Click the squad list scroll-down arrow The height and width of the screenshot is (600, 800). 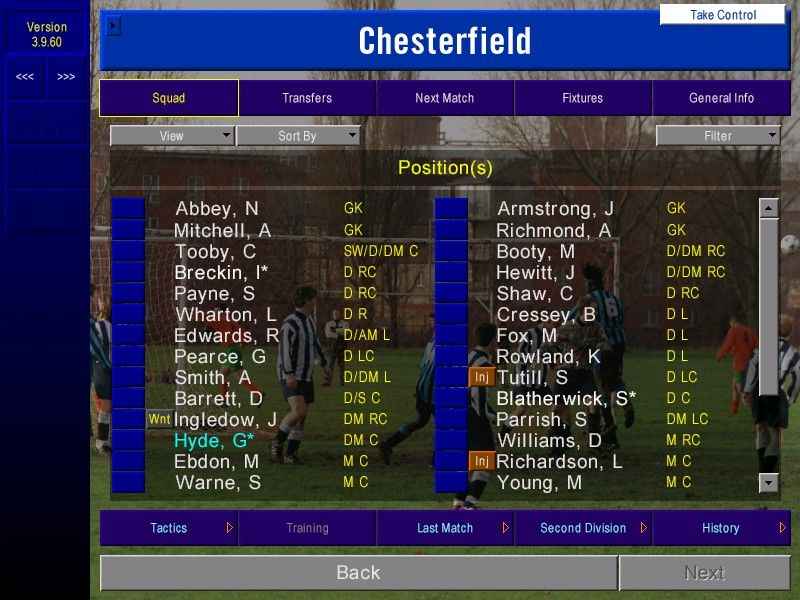(x=768, y=483)
